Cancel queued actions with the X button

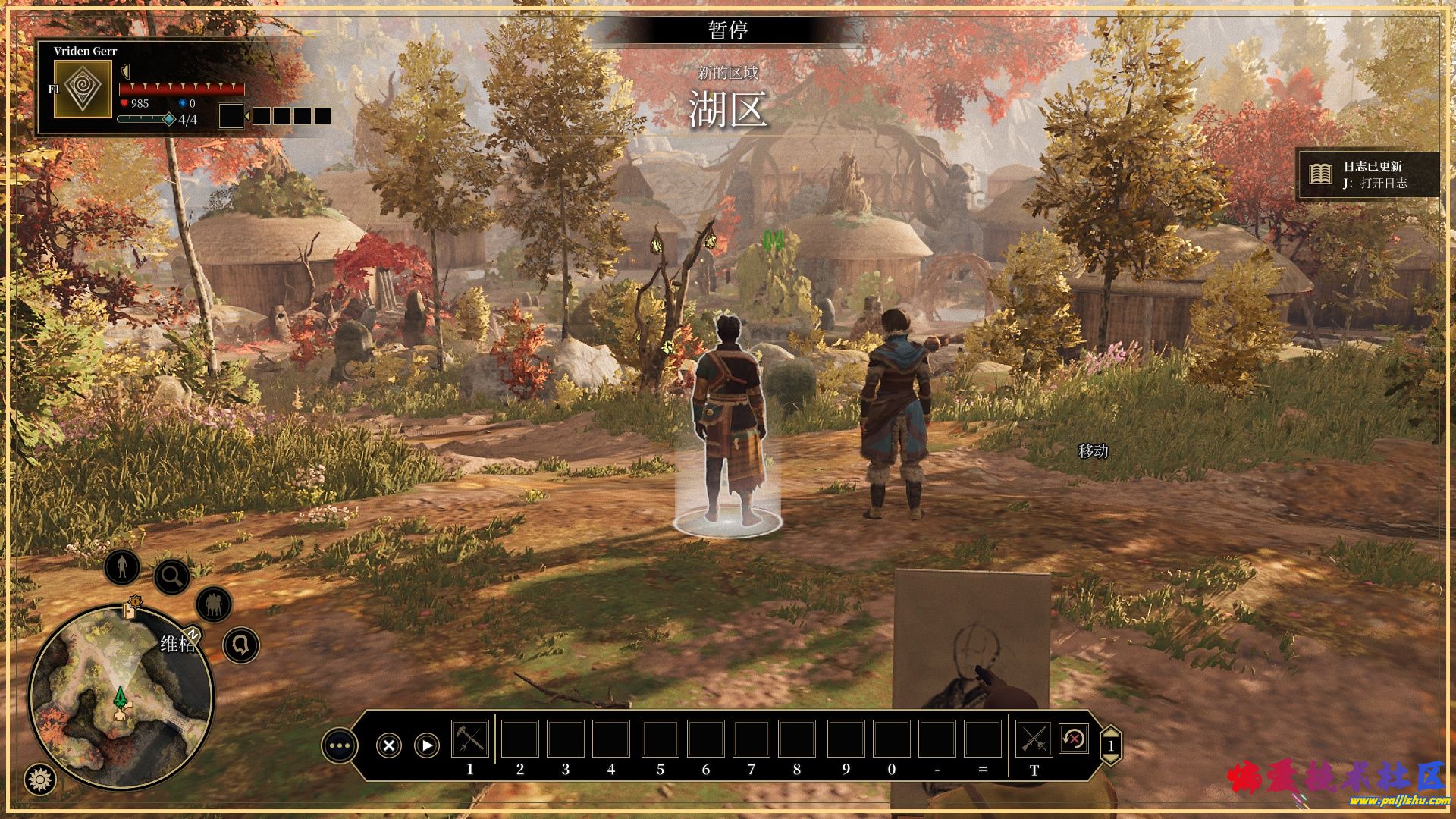(x=389, y=745)
